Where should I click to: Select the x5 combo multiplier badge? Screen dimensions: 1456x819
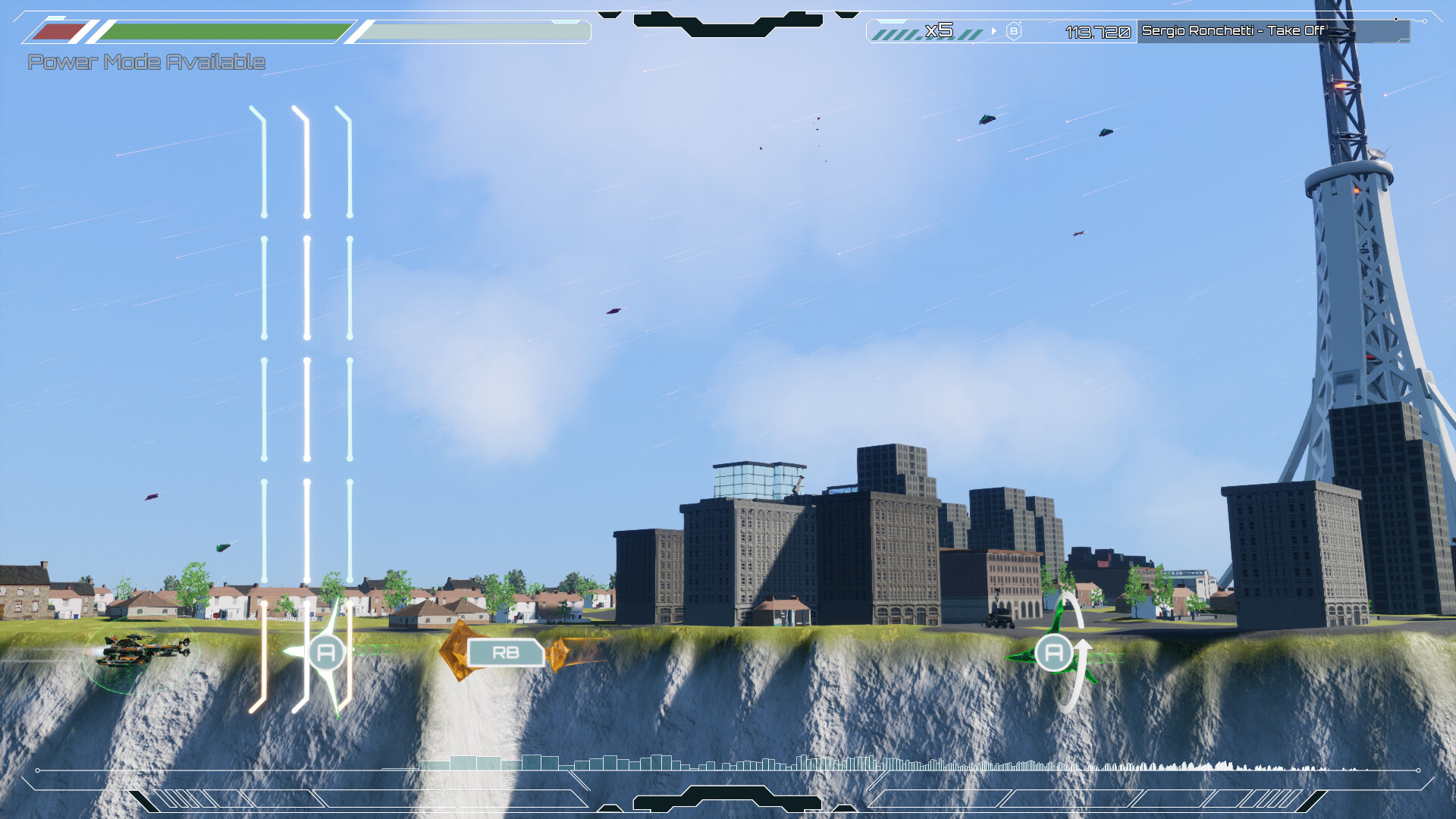point(940,32)
